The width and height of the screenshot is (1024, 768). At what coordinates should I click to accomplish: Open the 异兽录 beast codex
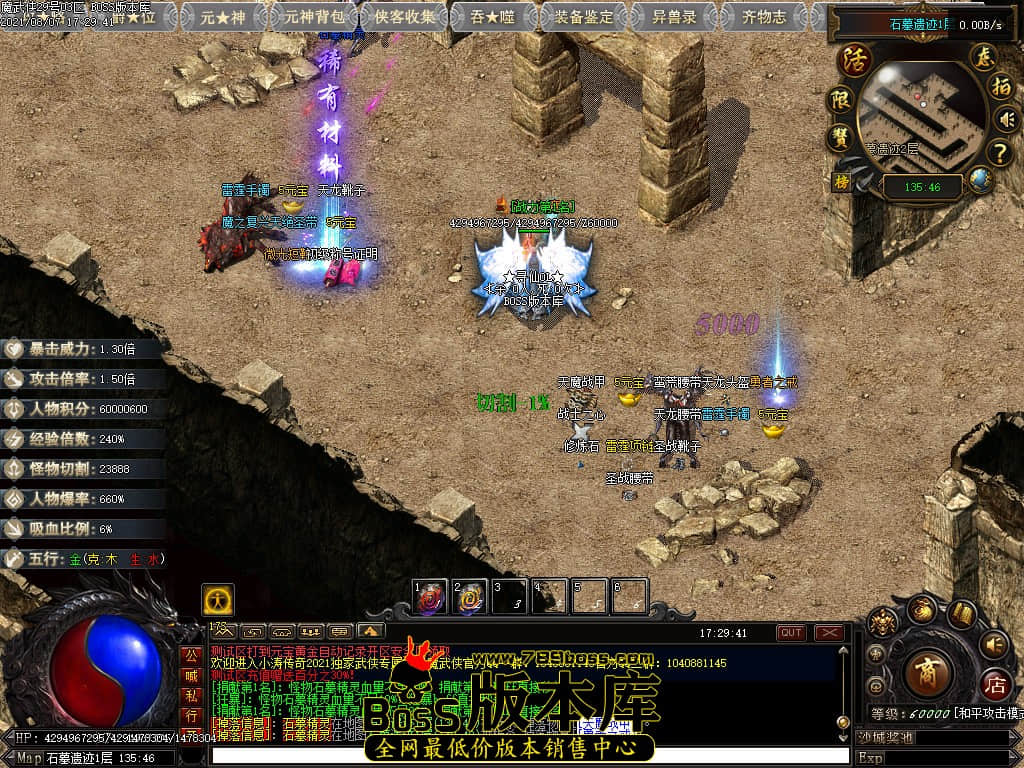[673, 17]
